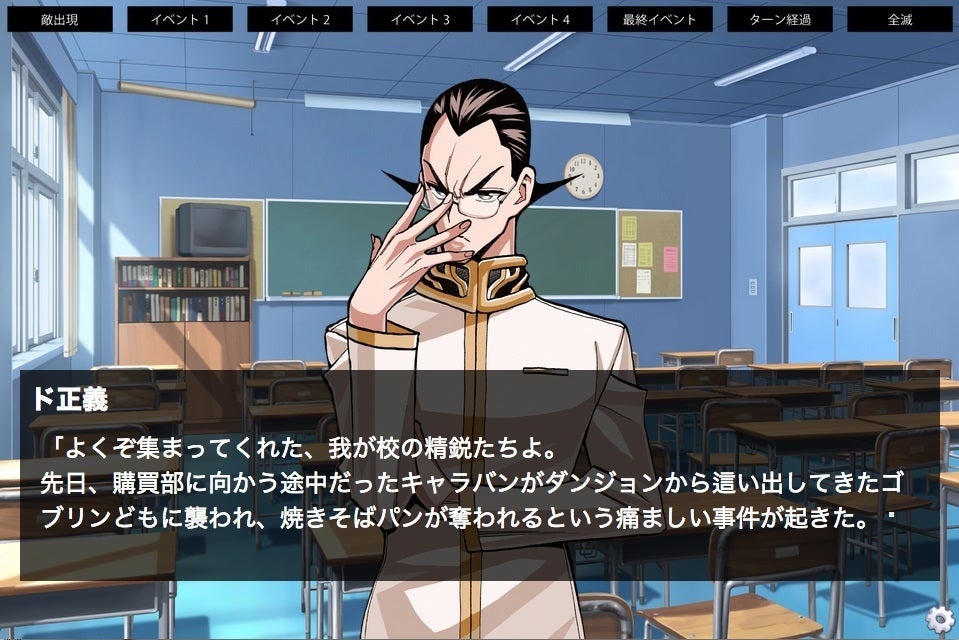
Task: Choose the イベント3 button
Action: (x=420, y=19)
